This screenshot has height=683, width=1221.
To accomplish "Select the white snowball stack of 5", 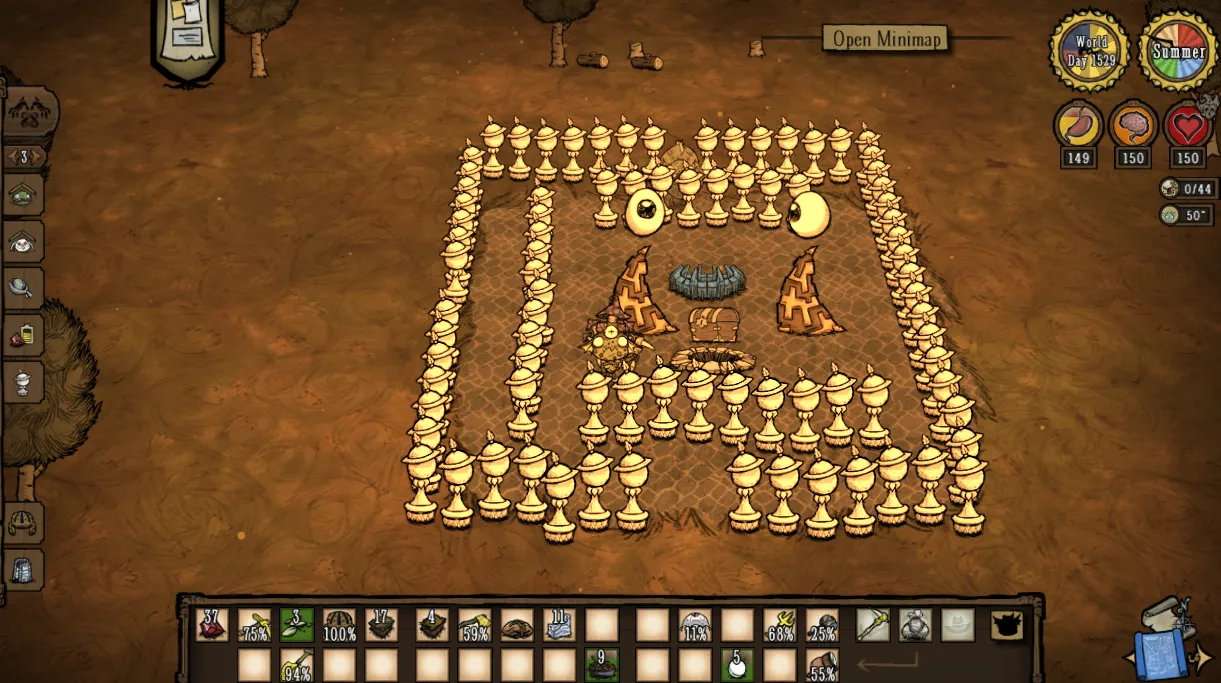I will (737, 663).
